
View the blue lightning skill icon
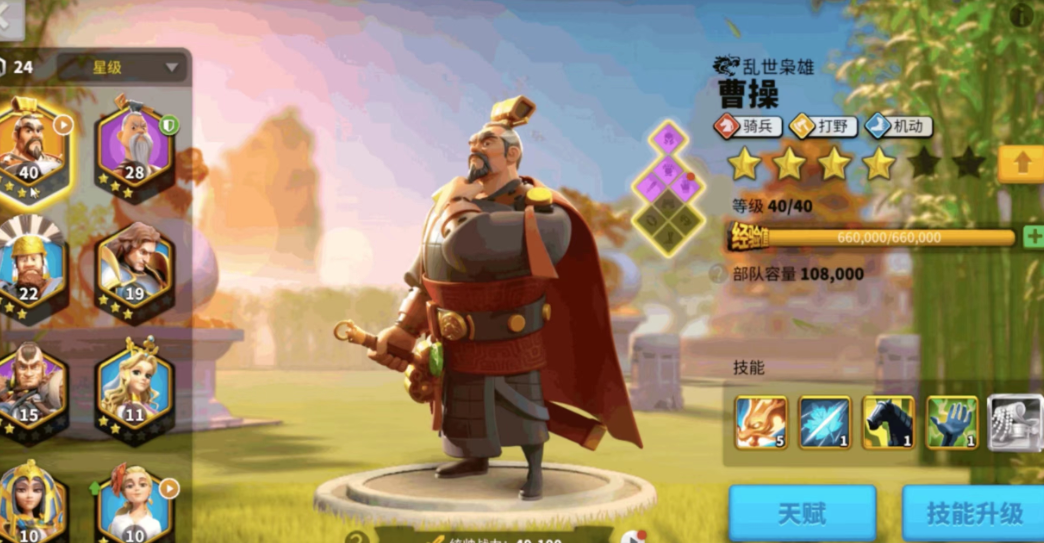coord(825,422)
